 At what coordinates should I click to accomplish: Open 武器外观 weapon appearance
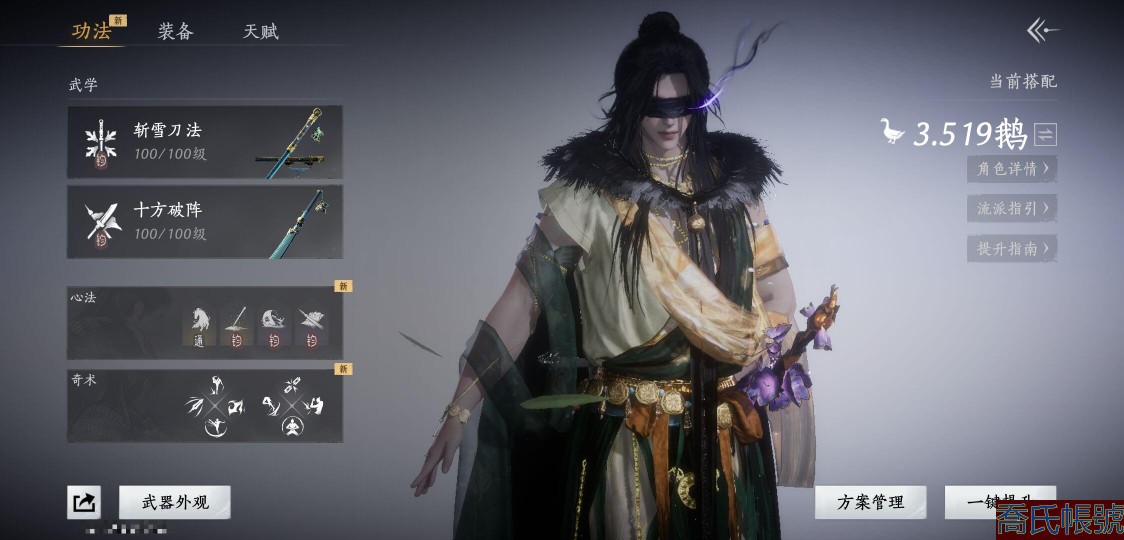click(x=175, y=502)
